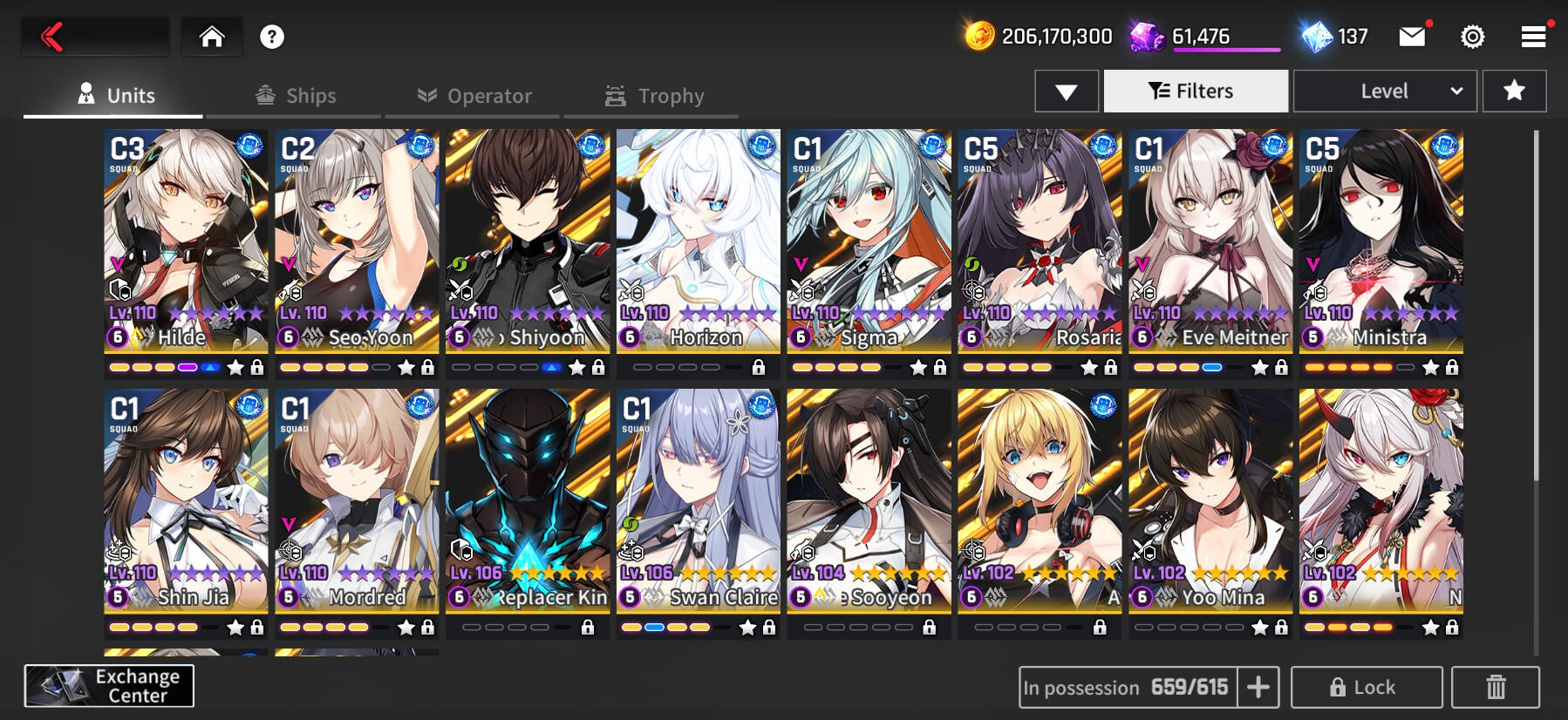Expand unit possession capacity with plus

coord(1258,688)
